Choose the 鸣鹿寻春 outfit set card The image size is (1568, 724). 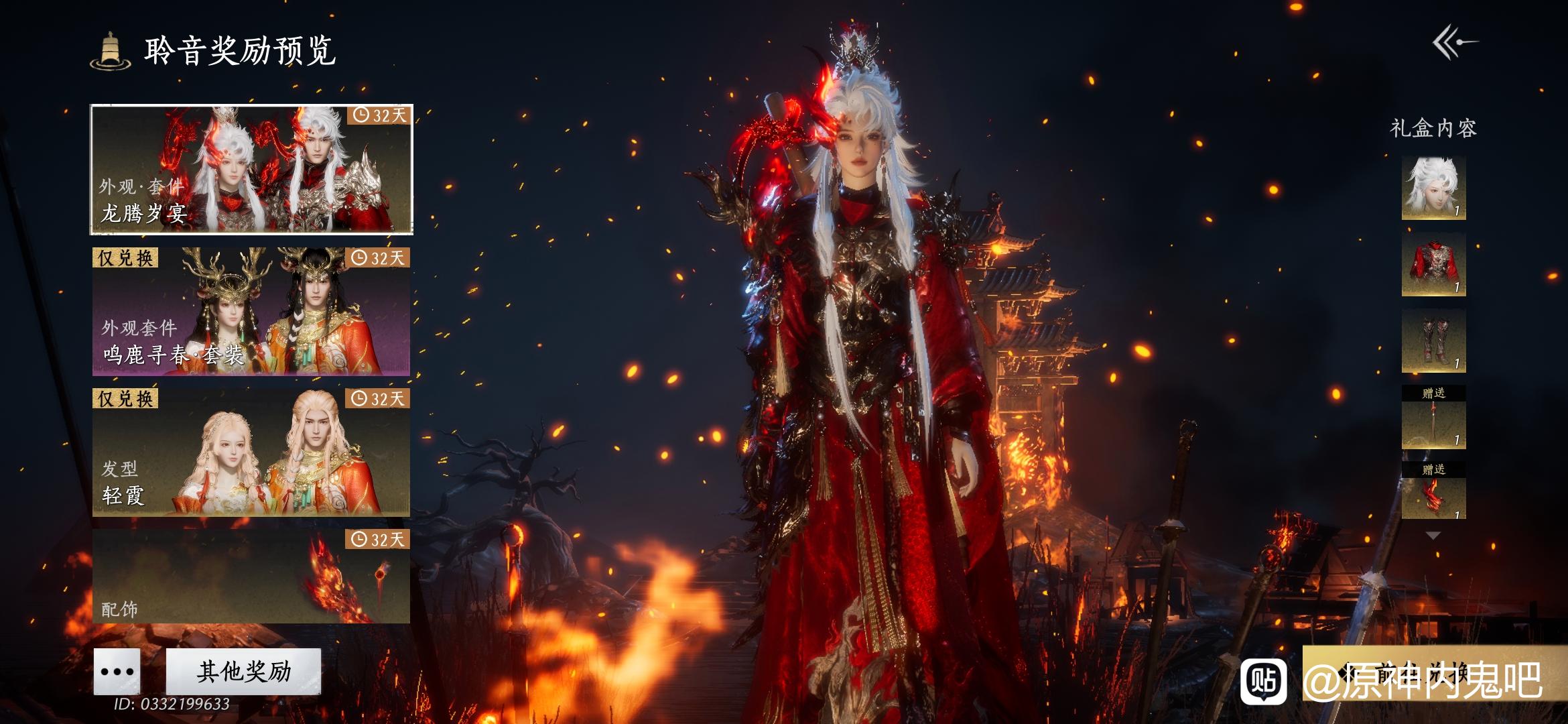[251, 311]
